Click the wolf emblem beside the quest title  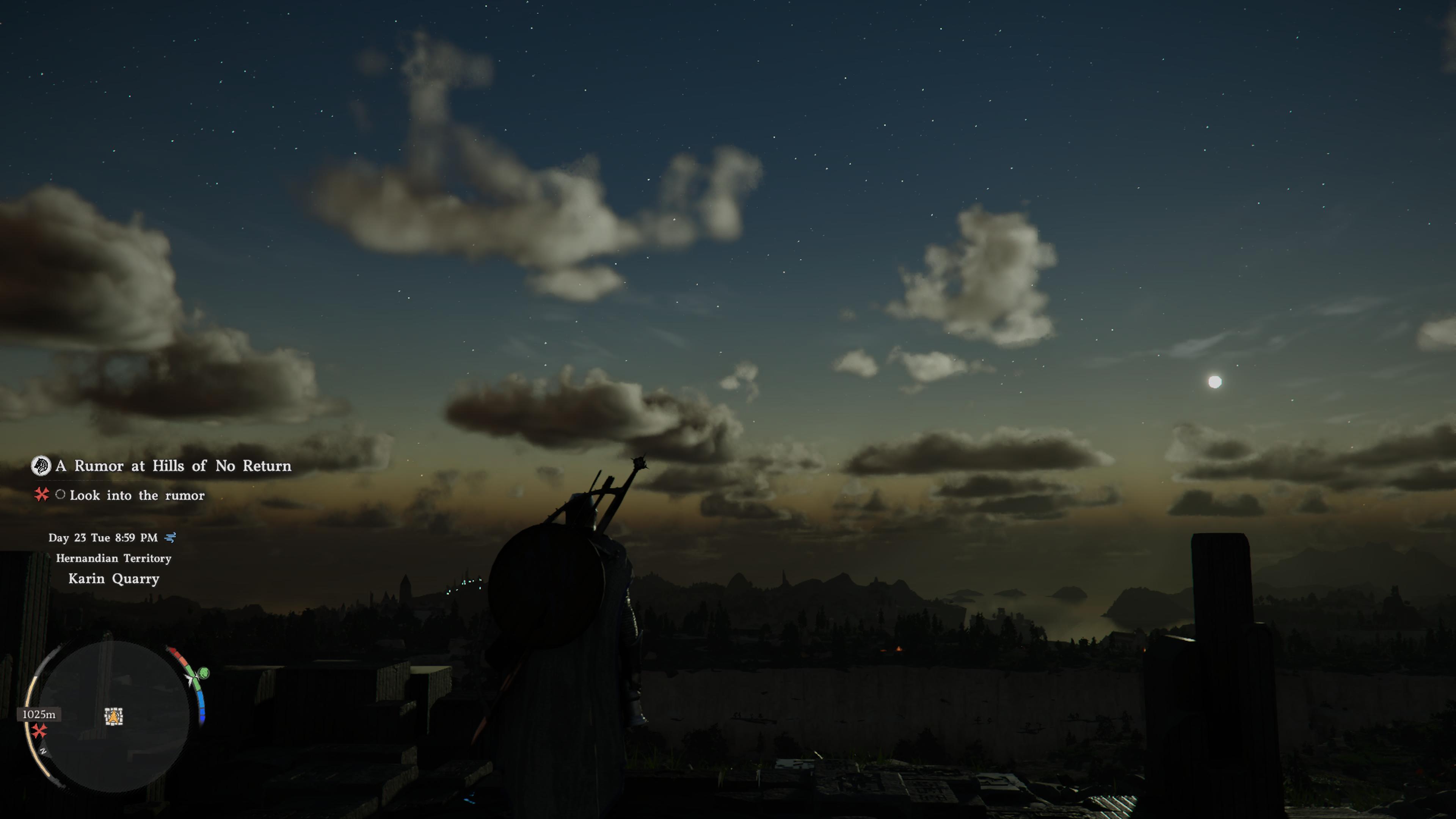41,466
